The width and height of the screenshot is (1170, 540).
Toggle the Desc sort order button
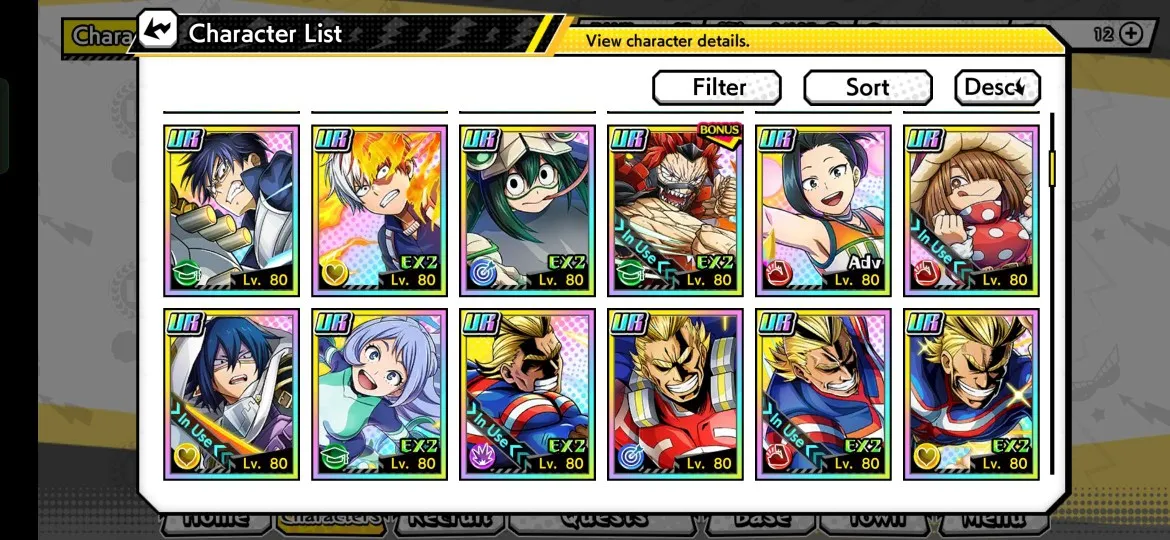996,88
